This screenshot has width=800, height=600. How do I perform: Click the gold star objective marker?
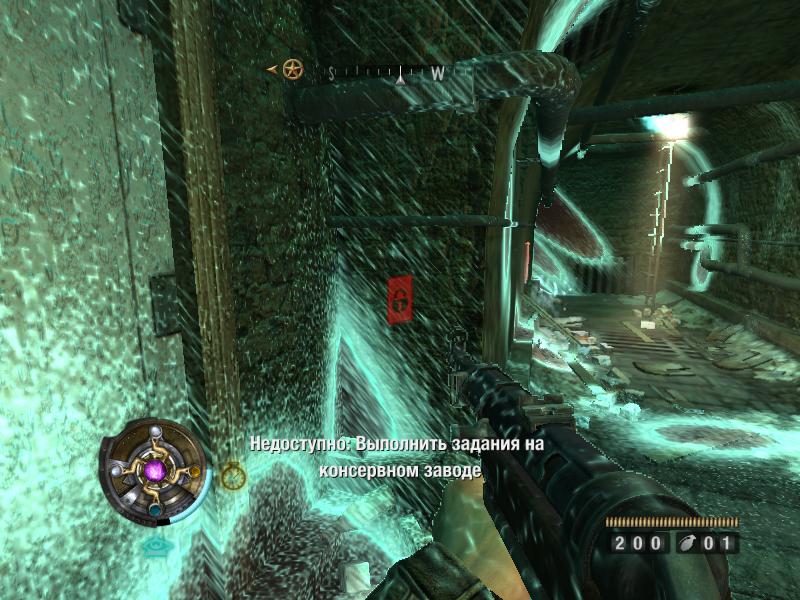click(292, 70)
